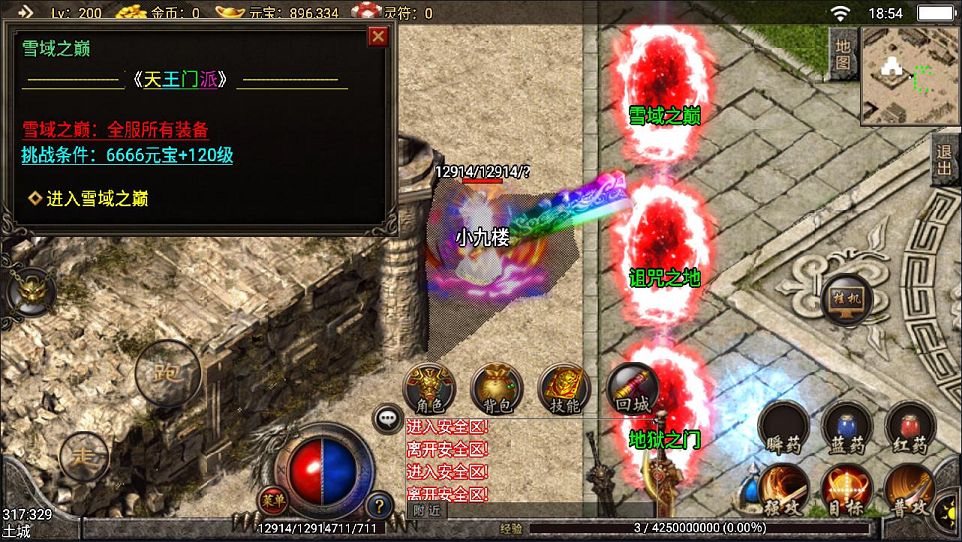Open the 角色 character sheet
962x542 pixels.
click(429, 388)
